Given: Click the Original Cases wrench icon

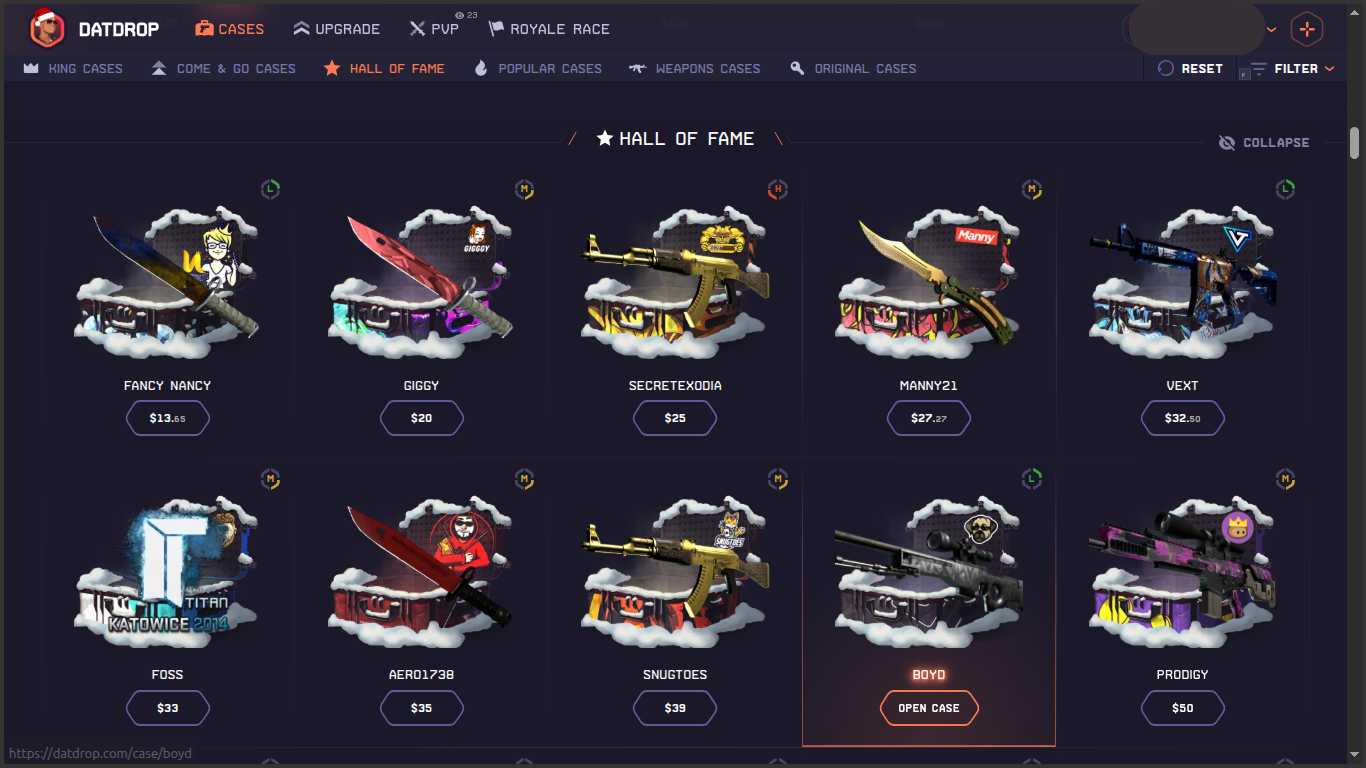Looking at the screenshot, I should tap(797, 68).
